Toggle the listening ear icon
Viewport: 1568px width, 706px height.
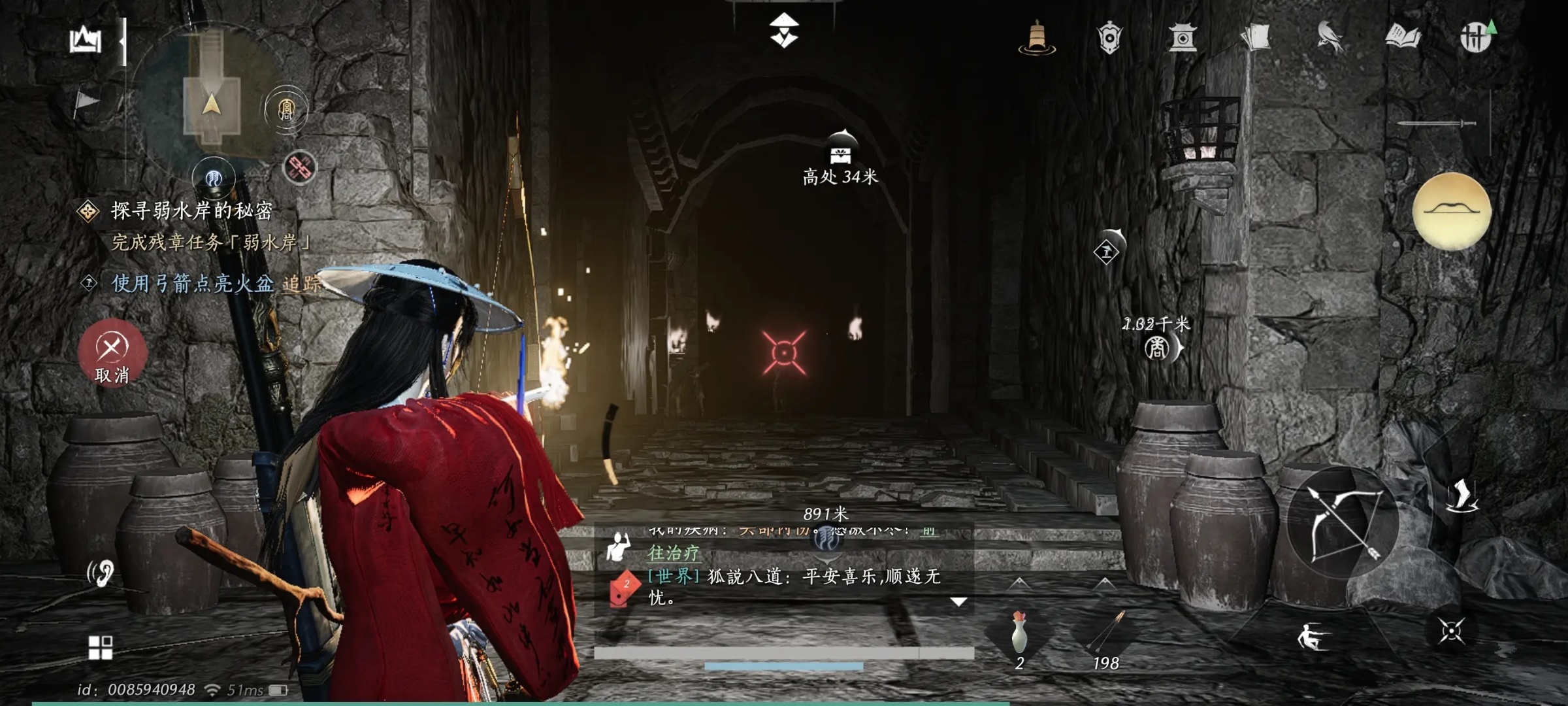pyautogui.click(x=101, y=573)
